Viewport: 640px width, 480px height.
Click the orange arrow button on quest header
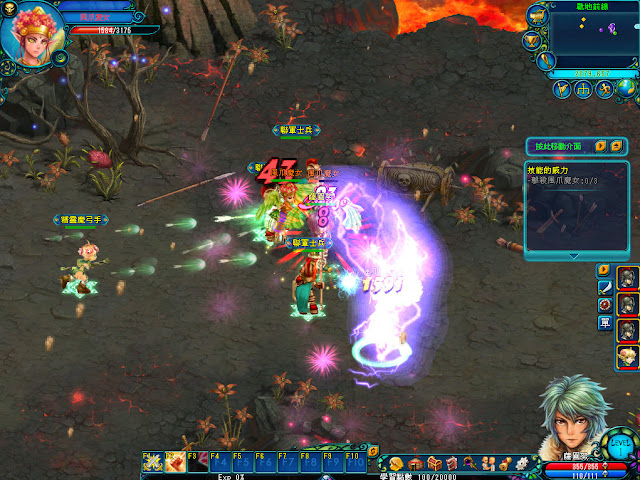(x=601, y=146)
